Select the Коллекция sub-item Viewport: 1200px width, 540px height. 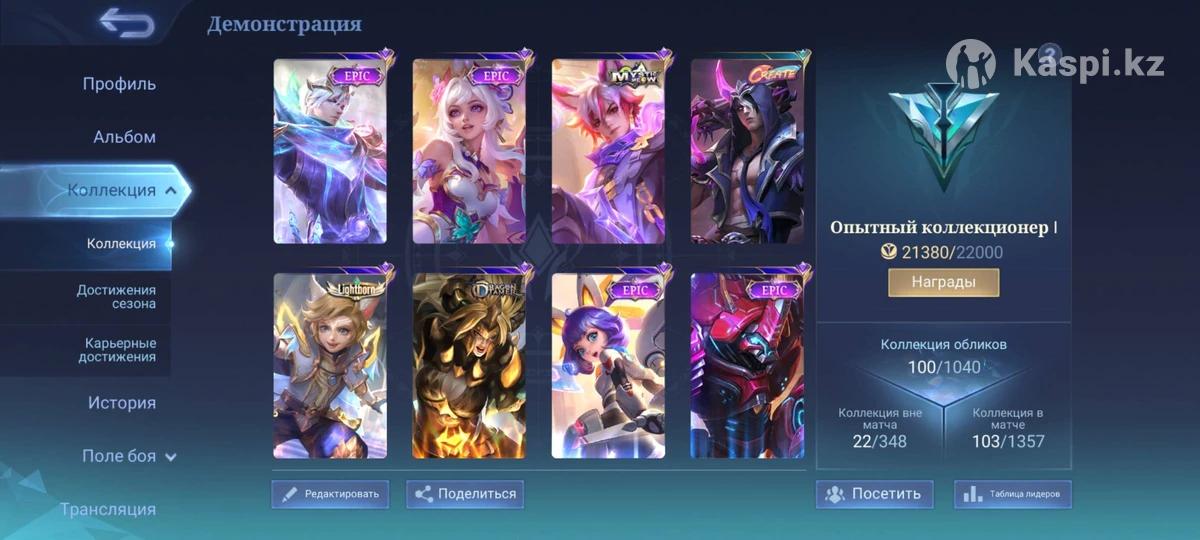point(121,243)
